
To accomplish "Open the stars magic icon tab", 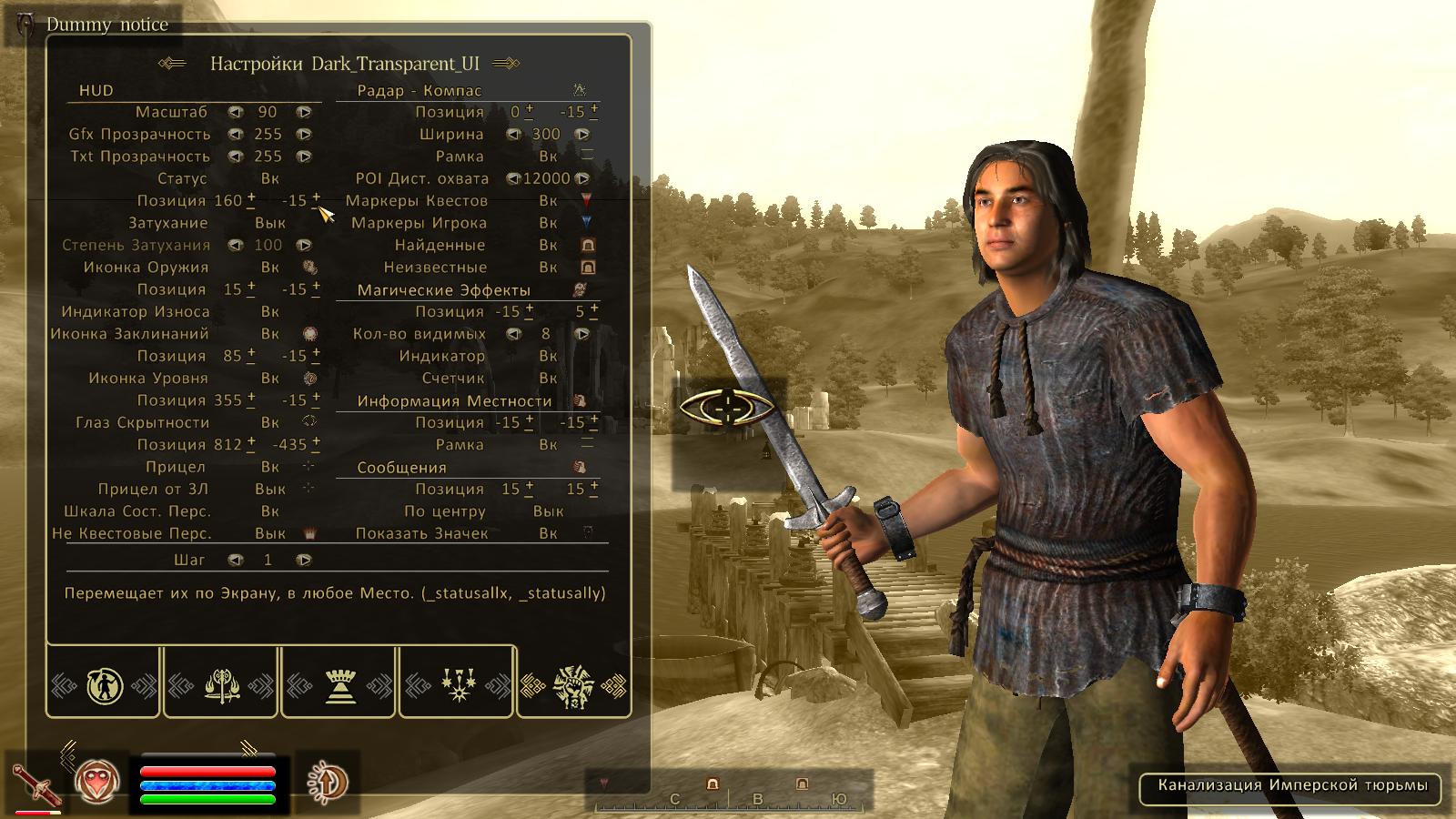I will [457, 684].
